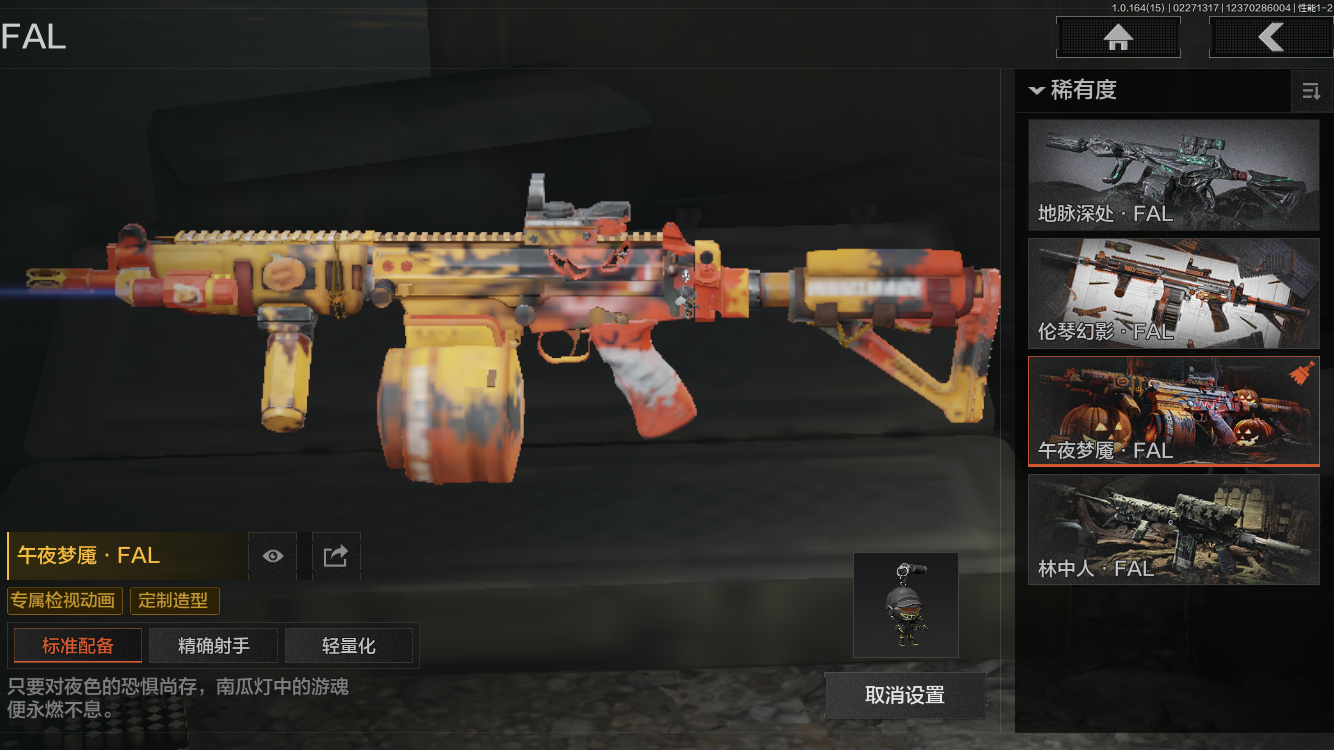
Task: Switch to the 标准配备 loadout tab
Action: [x=78, y=646]
